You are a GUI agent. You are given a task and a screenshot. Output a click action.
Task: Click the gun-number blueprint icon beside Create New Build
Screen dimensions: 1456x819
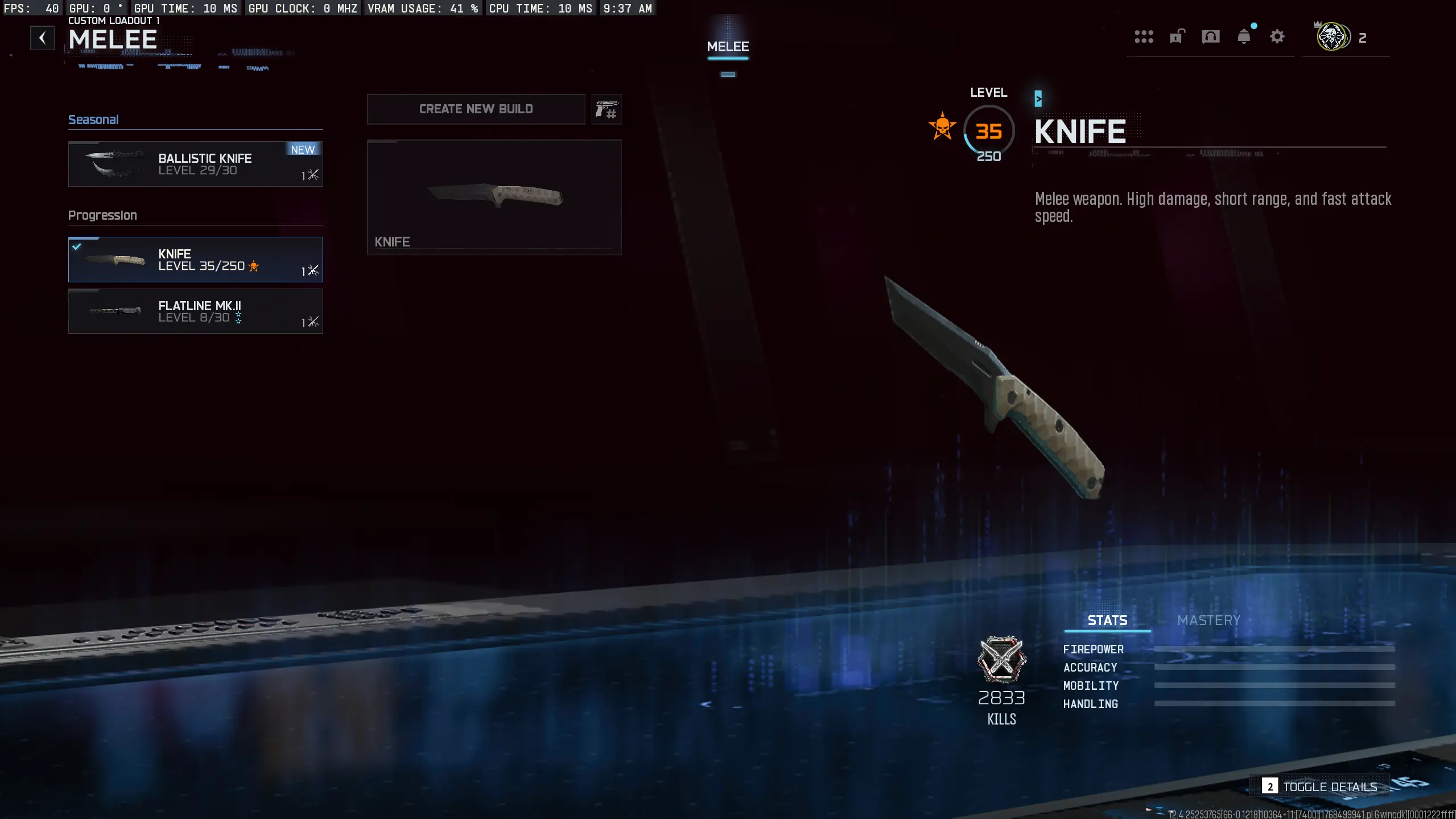pos(605,109)
